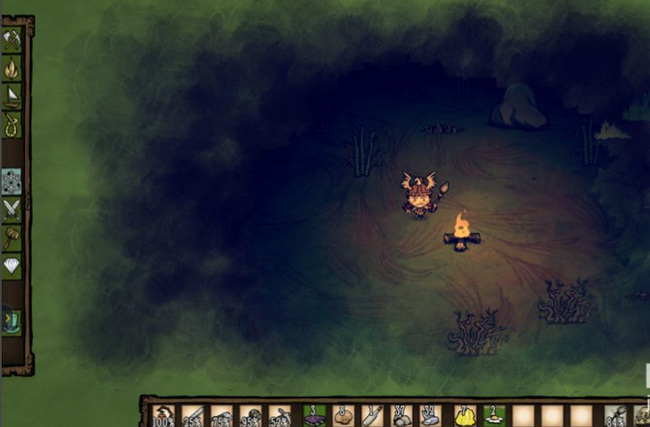Click the inventory item at 100% durability

[163, 415]
